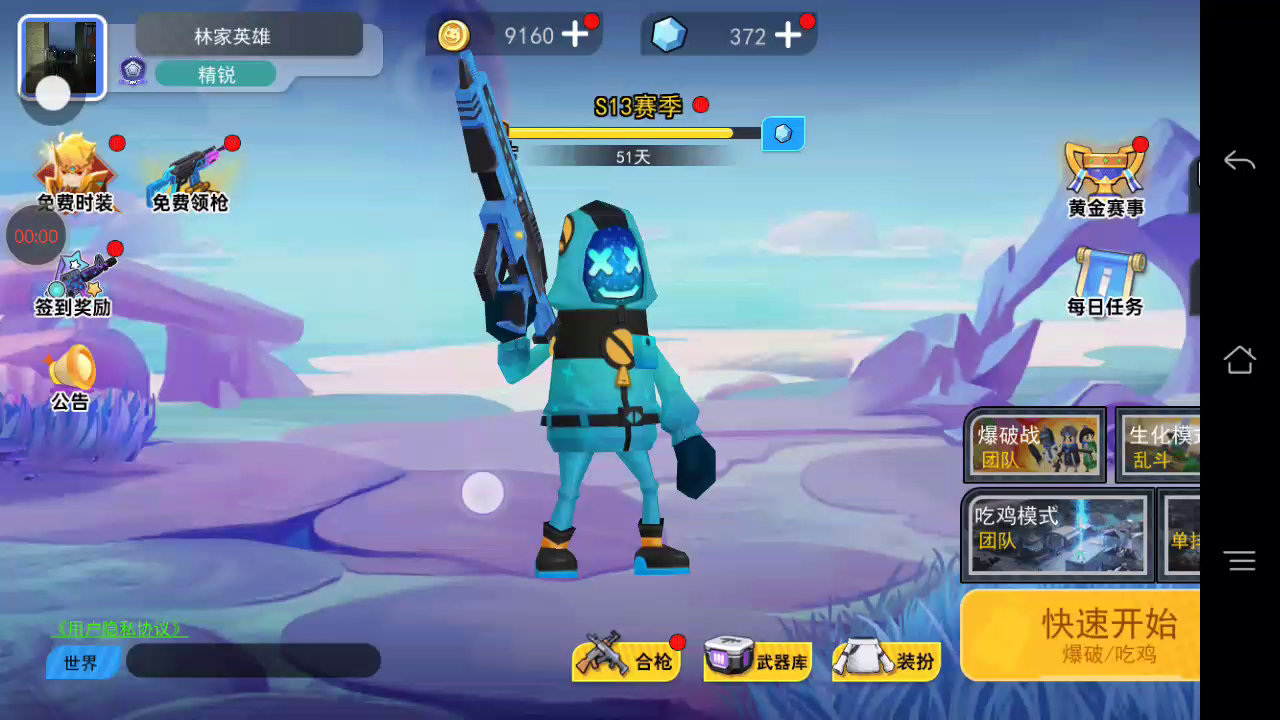Open the 合枪 gun merging menu
The image size is (1280, 720).
627,660
